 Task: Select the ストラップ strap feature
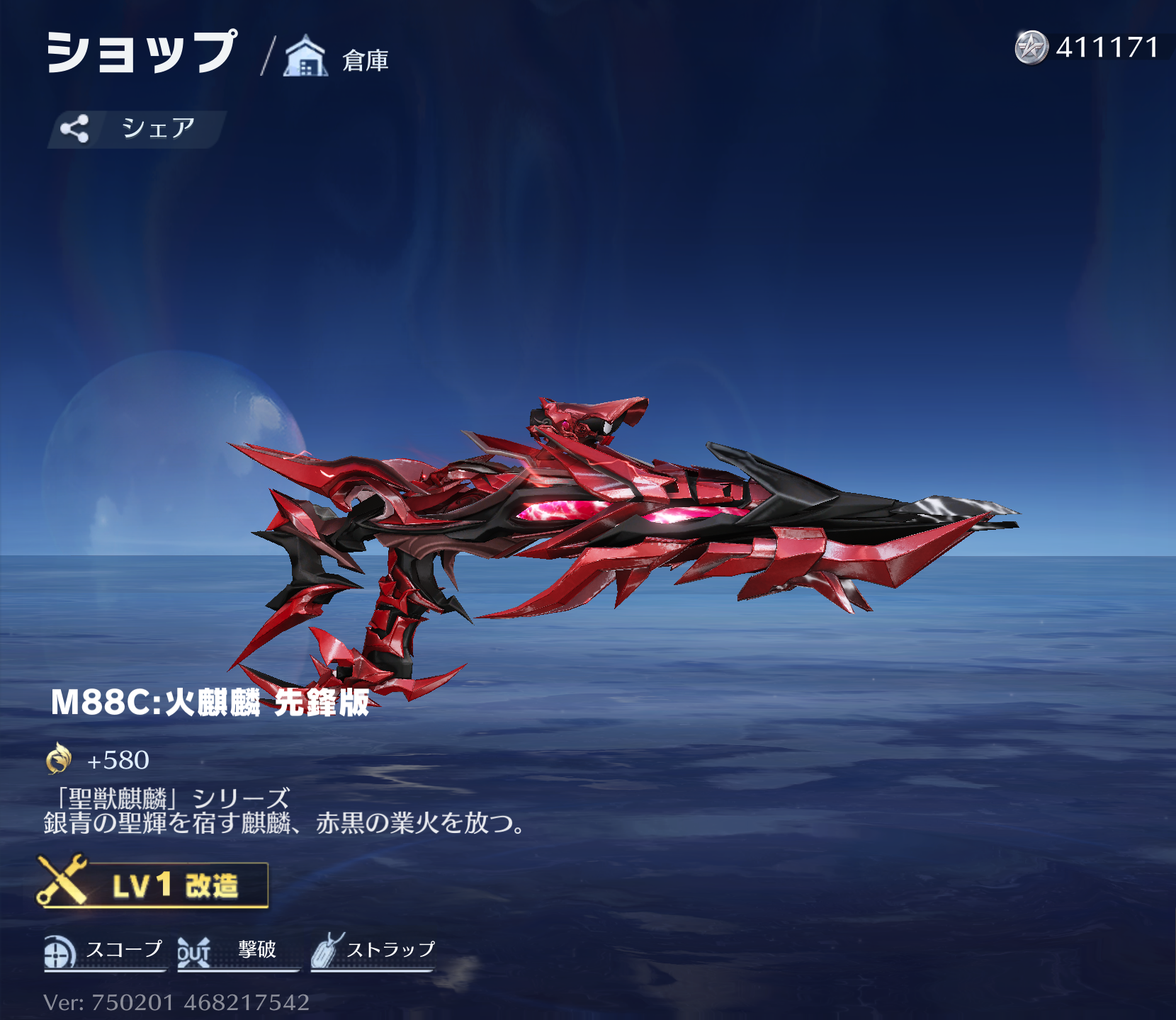[373, 951]
